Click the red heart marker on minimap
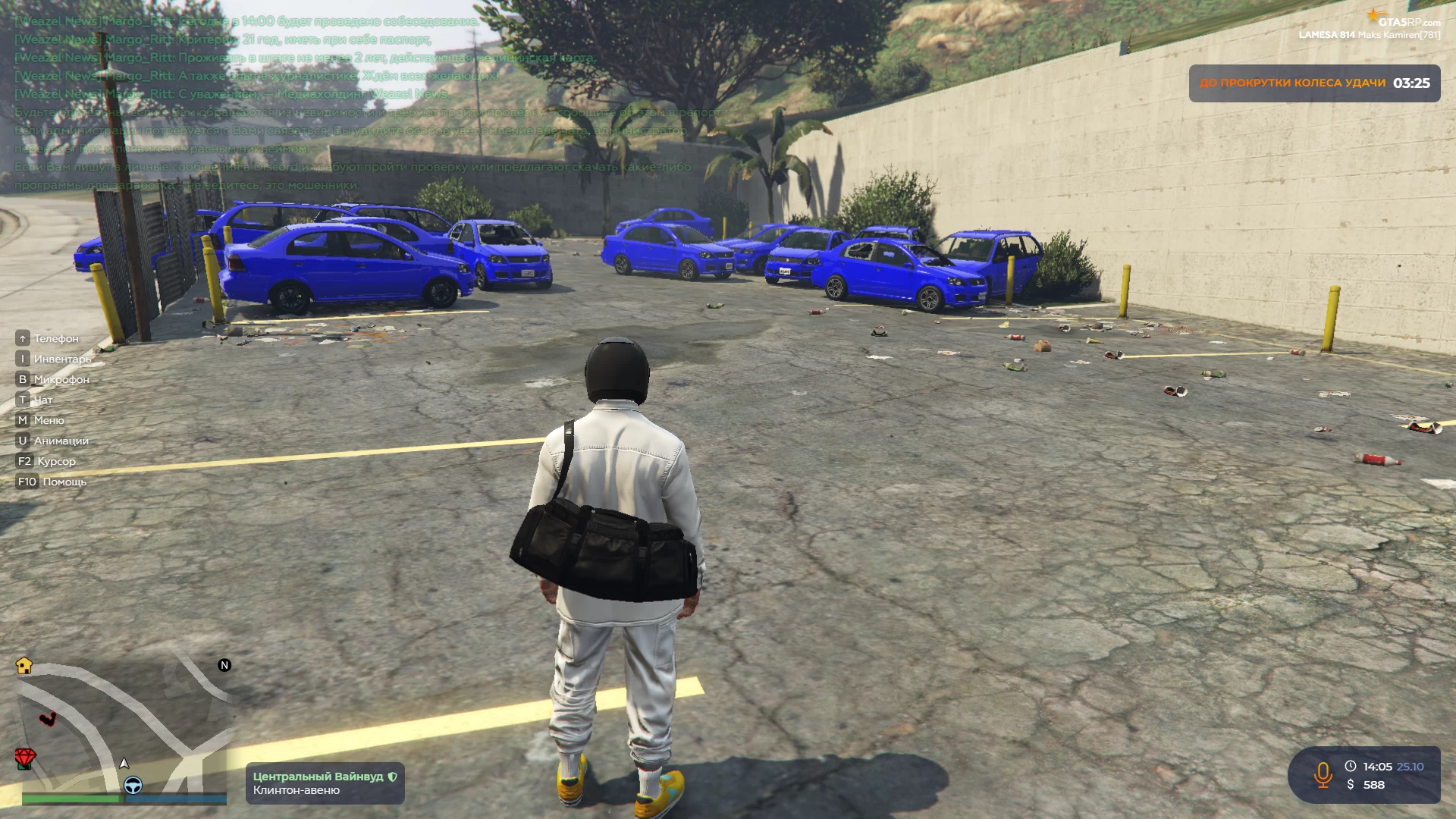1456x819 pixels. 48,718
